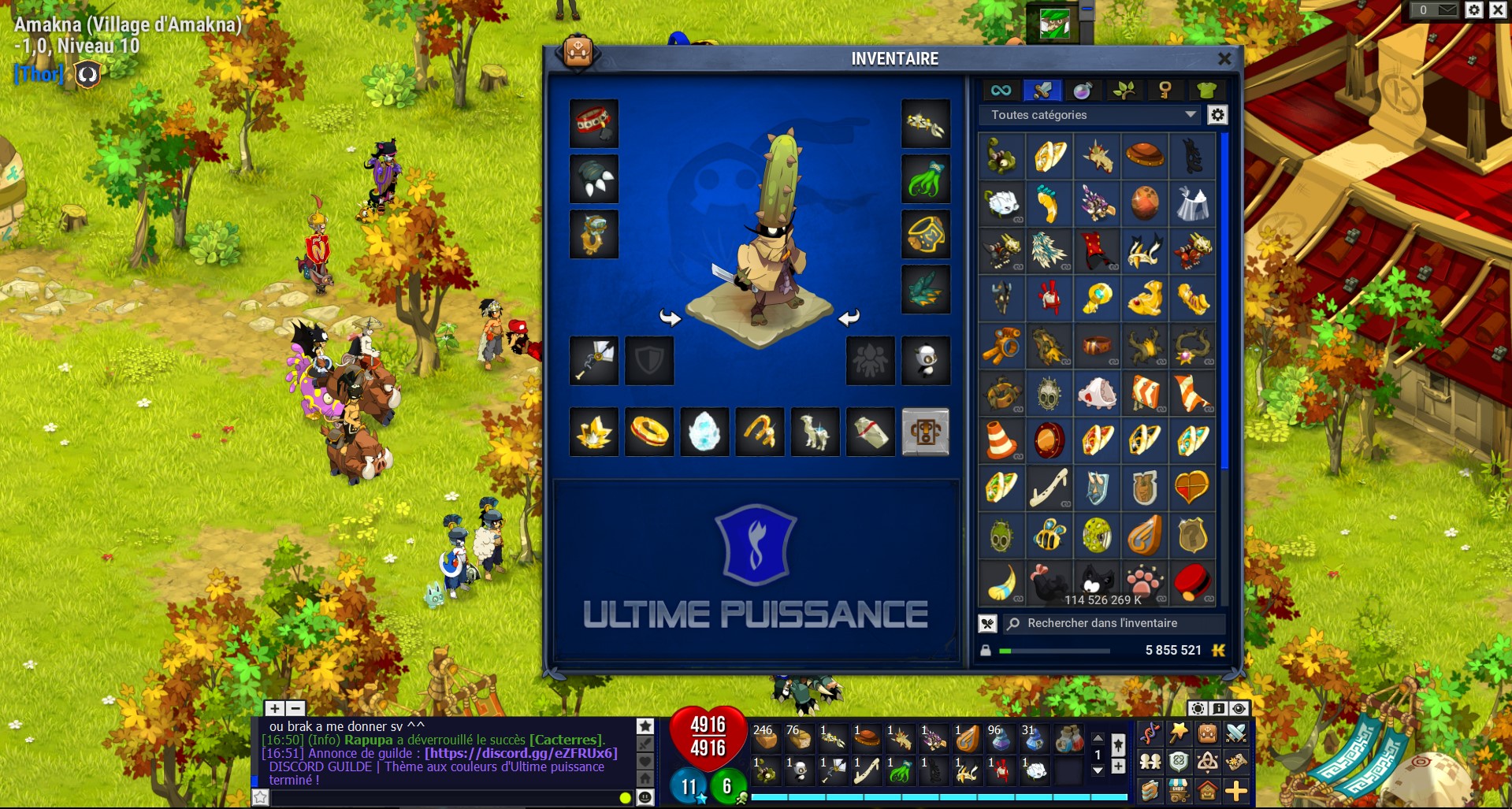Select the equipped red spiked collar amulet
The image size is (1512, 809).
[x=594, y=124]
